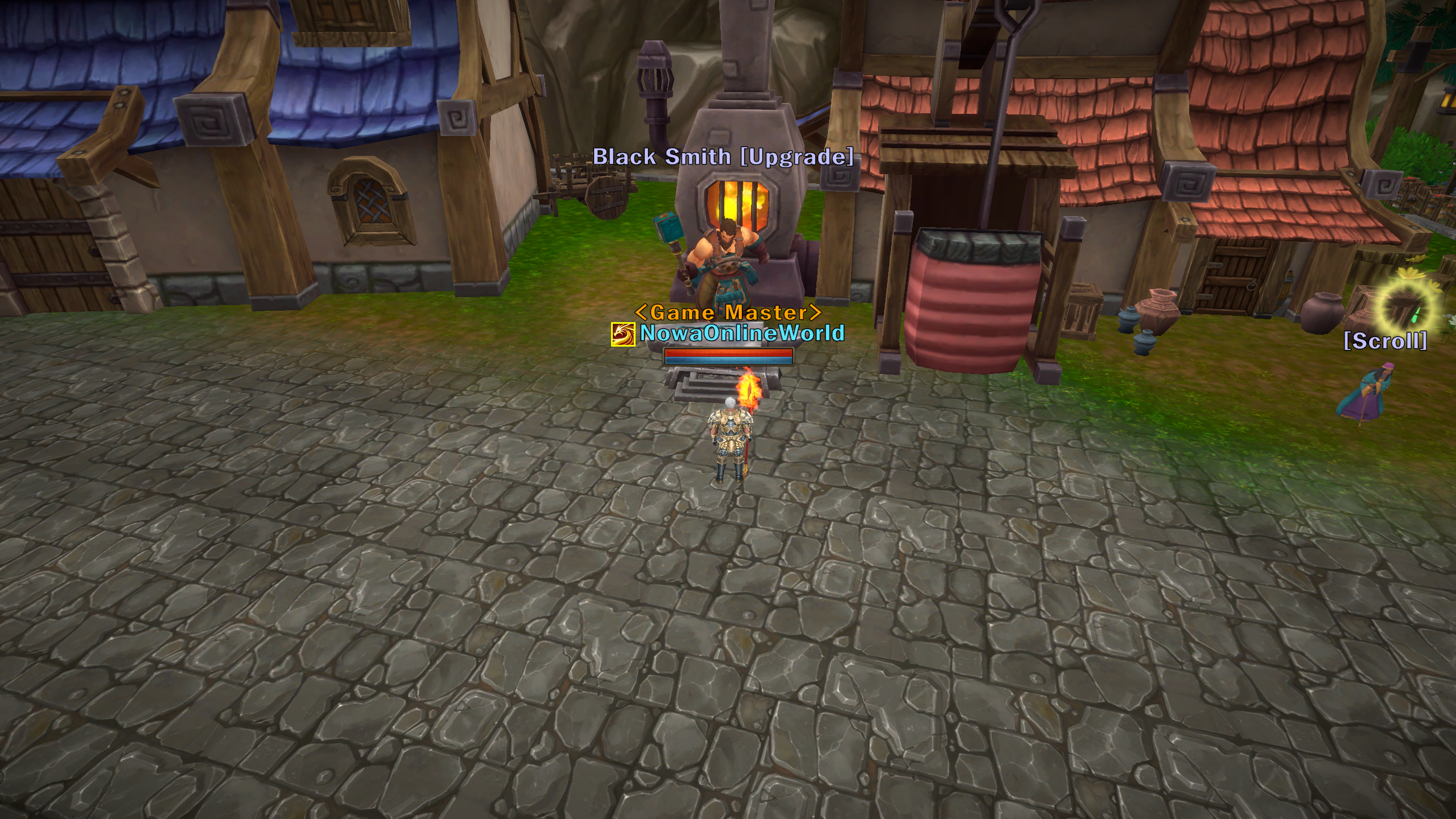Select the [Scroll] NPC label

click(x=1385, y=341)
